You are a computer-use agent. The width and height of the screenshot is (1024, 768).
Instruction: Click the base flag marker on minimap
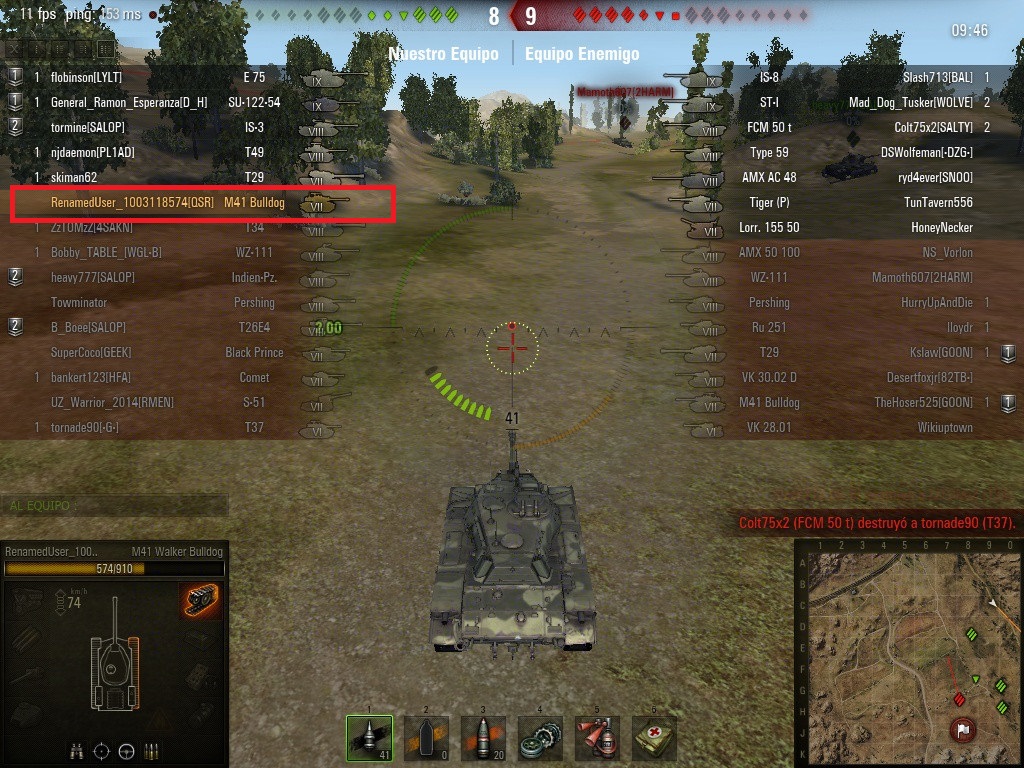(964, 729)
